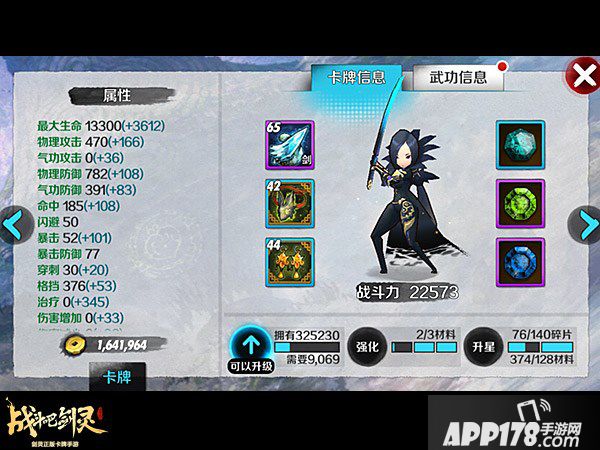The height and width of the screenshot is (450, 600).
Task: Go to next card with right arrow
Action: pos(584,224)
